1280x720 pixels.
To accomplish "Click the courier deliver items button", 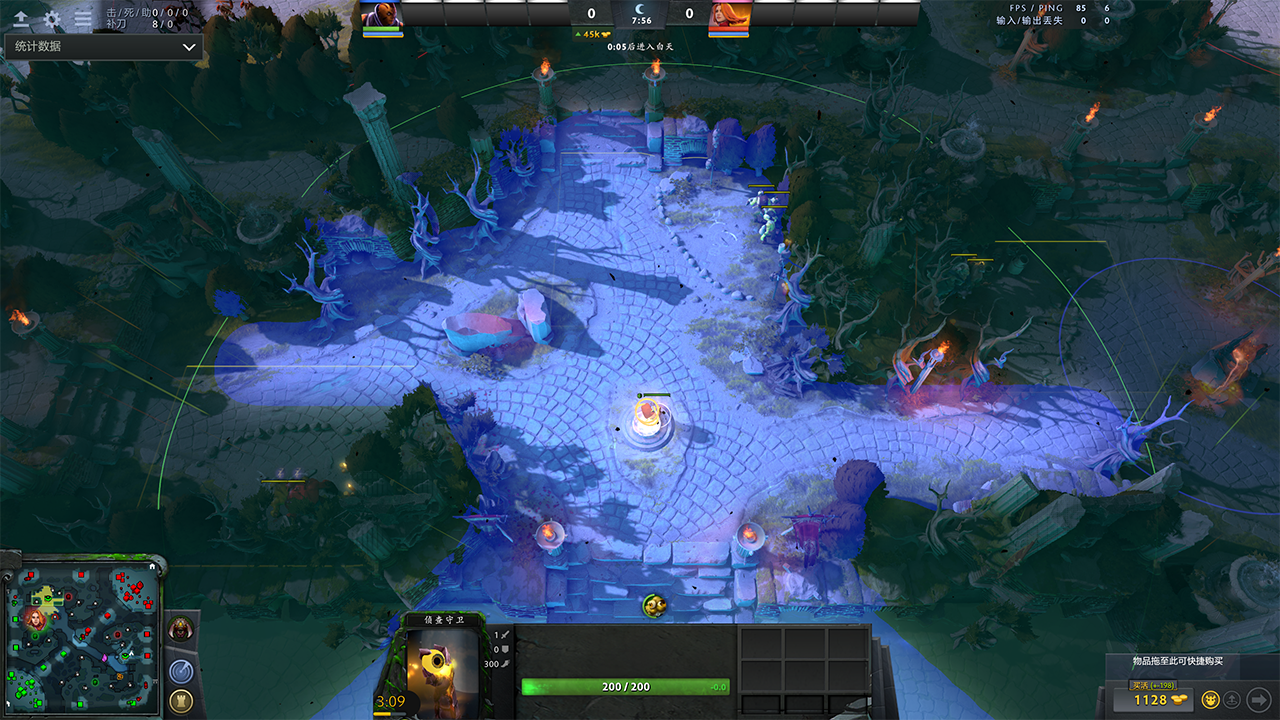I will tap(1233, 699).
